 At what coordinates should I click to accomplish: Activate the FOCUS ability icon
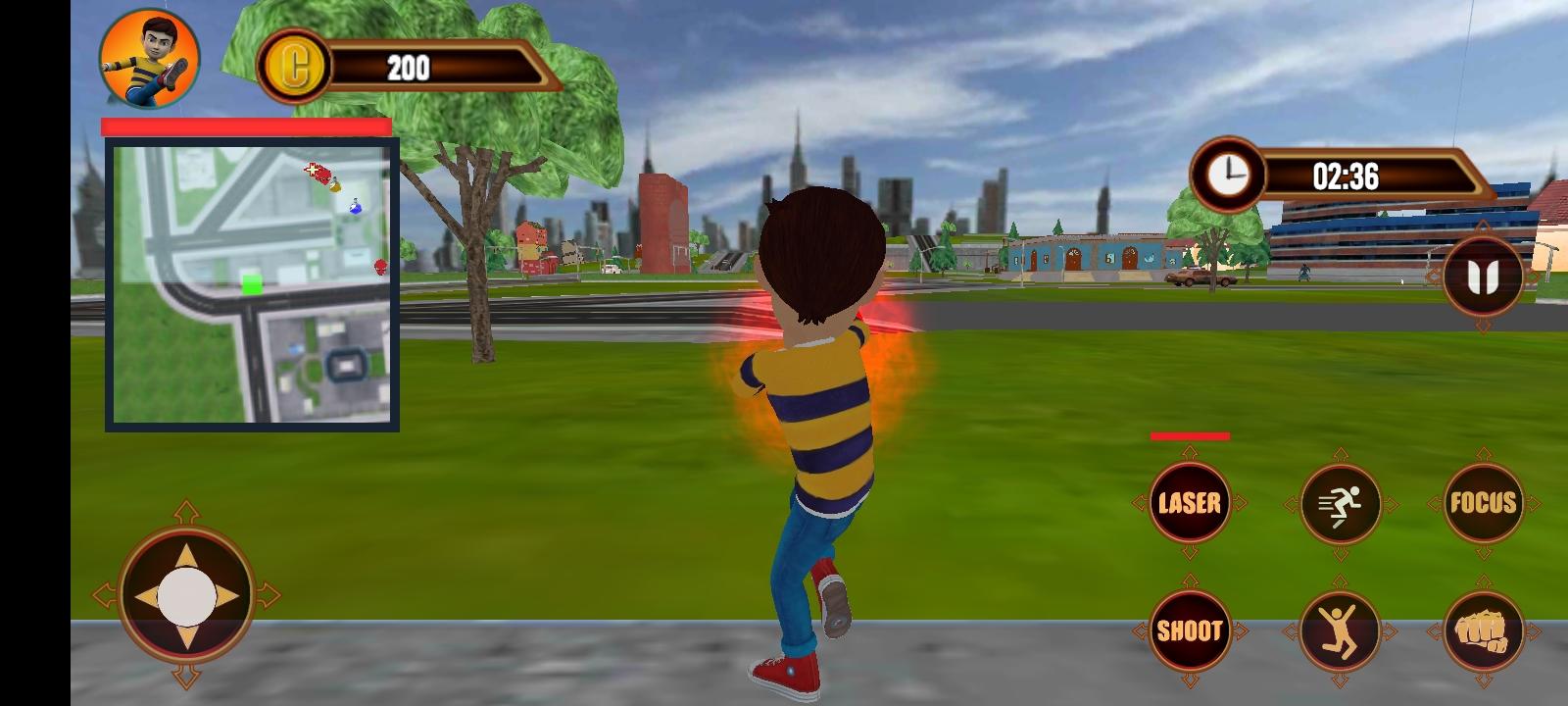point(1483,503)
